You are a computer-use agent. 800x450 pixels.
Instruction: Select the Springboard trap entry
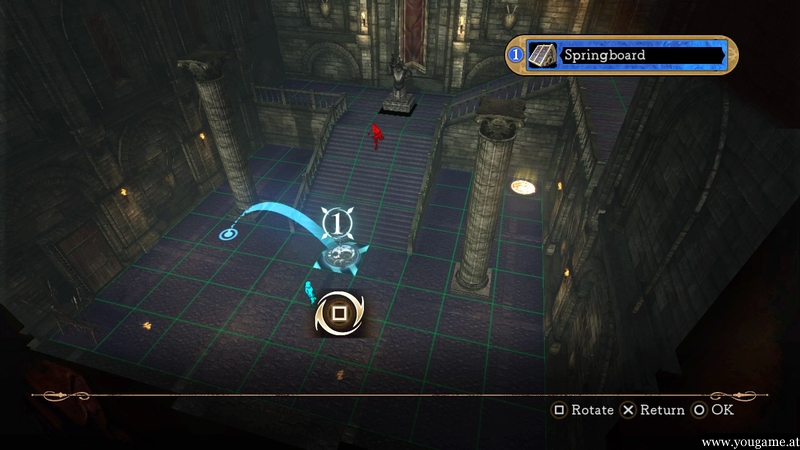coord(622,54)
